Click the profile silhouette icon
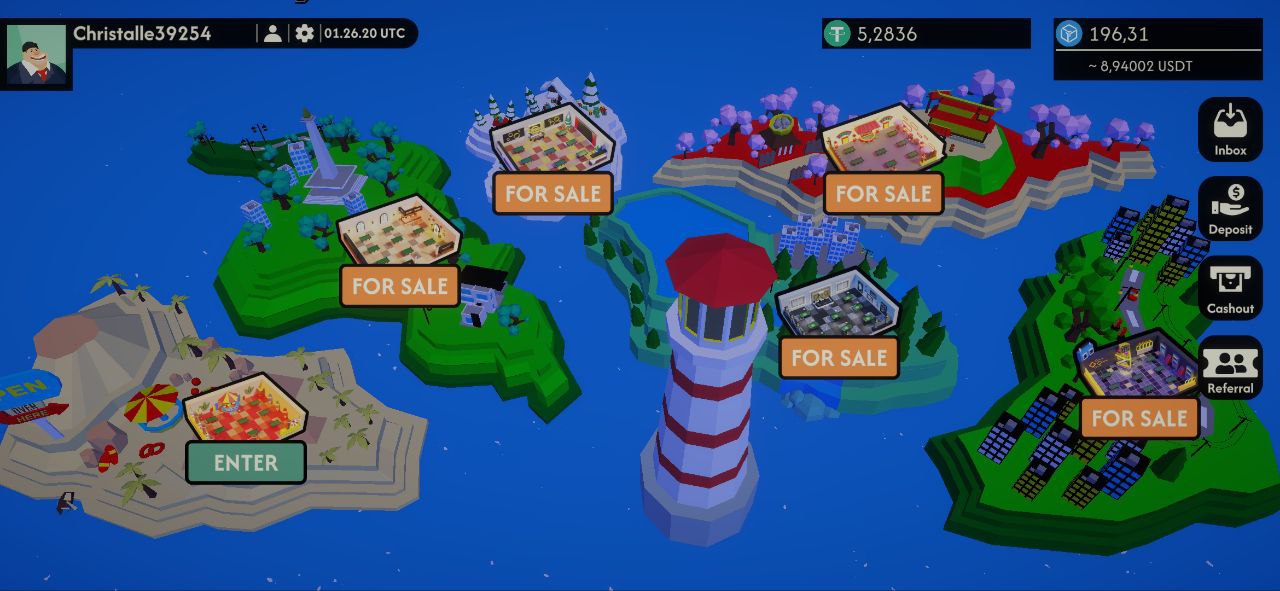 coord(272,33)
